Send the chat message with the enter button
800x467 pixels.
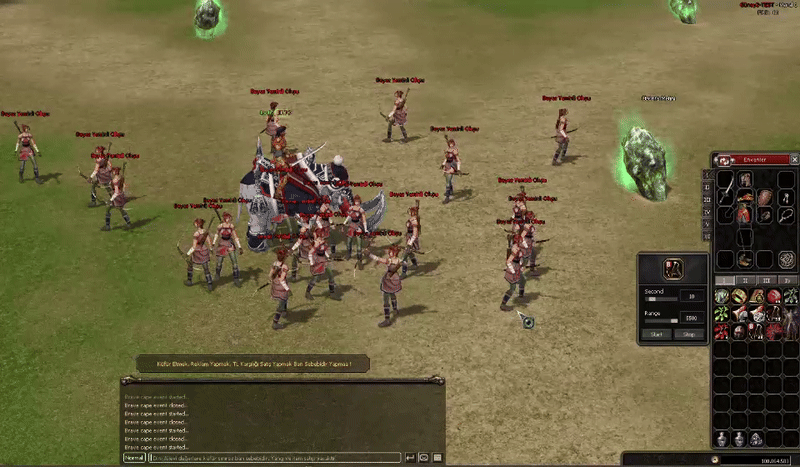pyautogui.click(x=409, y=457)
